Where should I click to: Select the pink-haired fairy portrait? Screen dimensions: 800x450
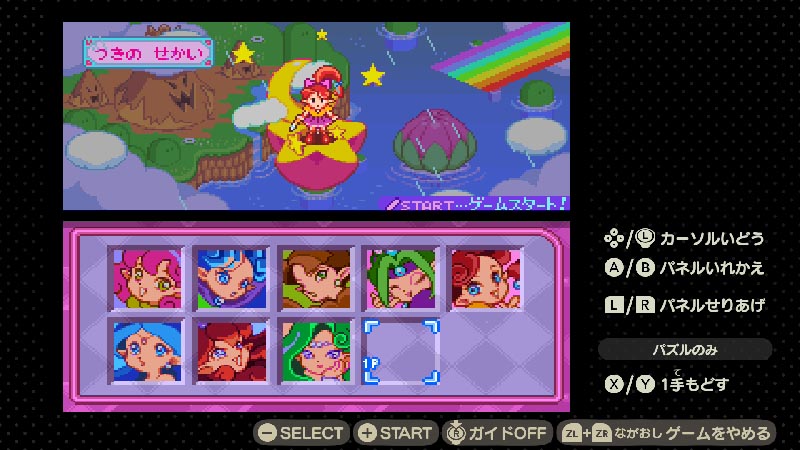coord(146,281)
